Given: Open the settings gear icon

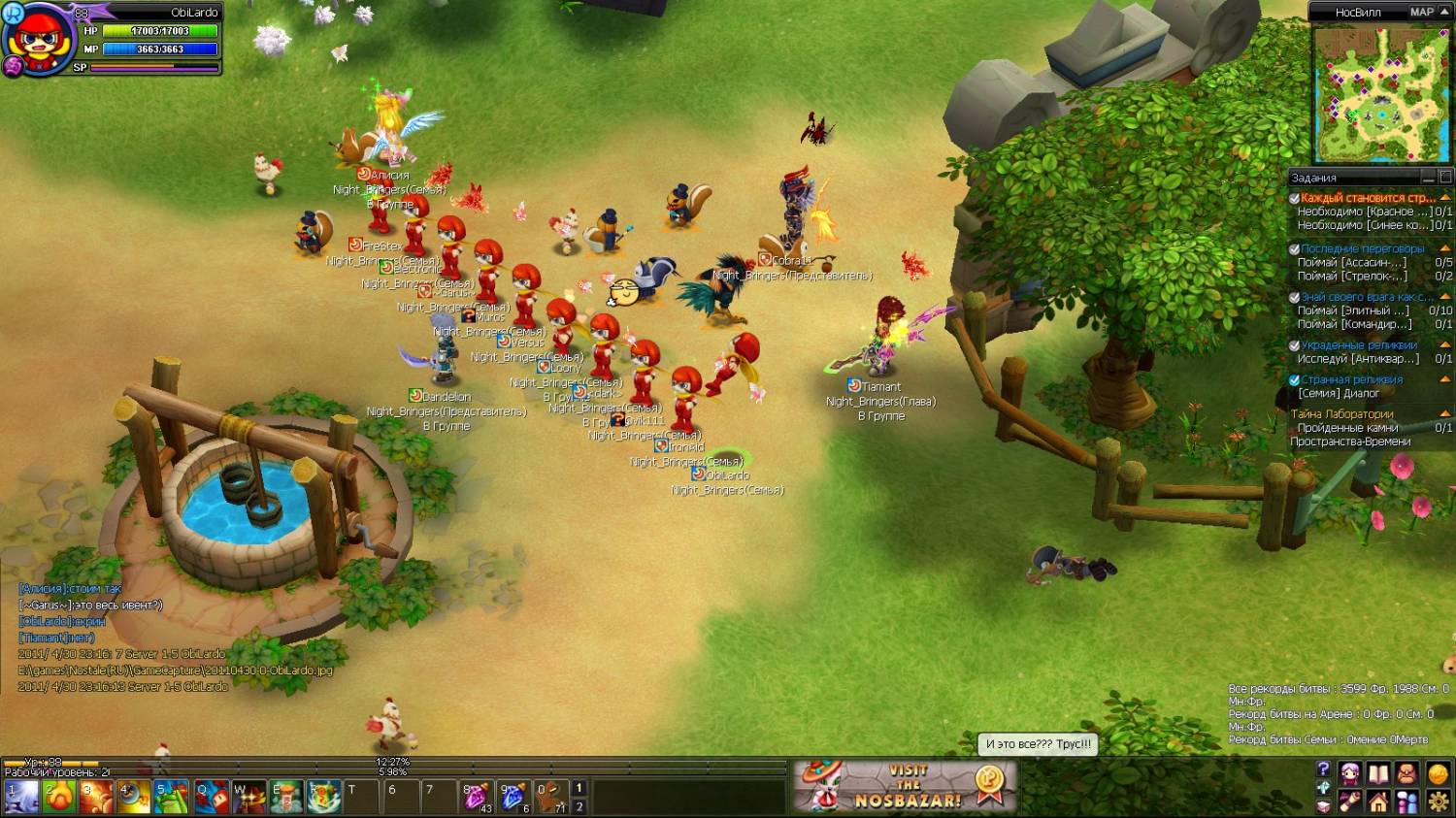Looking at the screenshot, I should pos(1438,802).
